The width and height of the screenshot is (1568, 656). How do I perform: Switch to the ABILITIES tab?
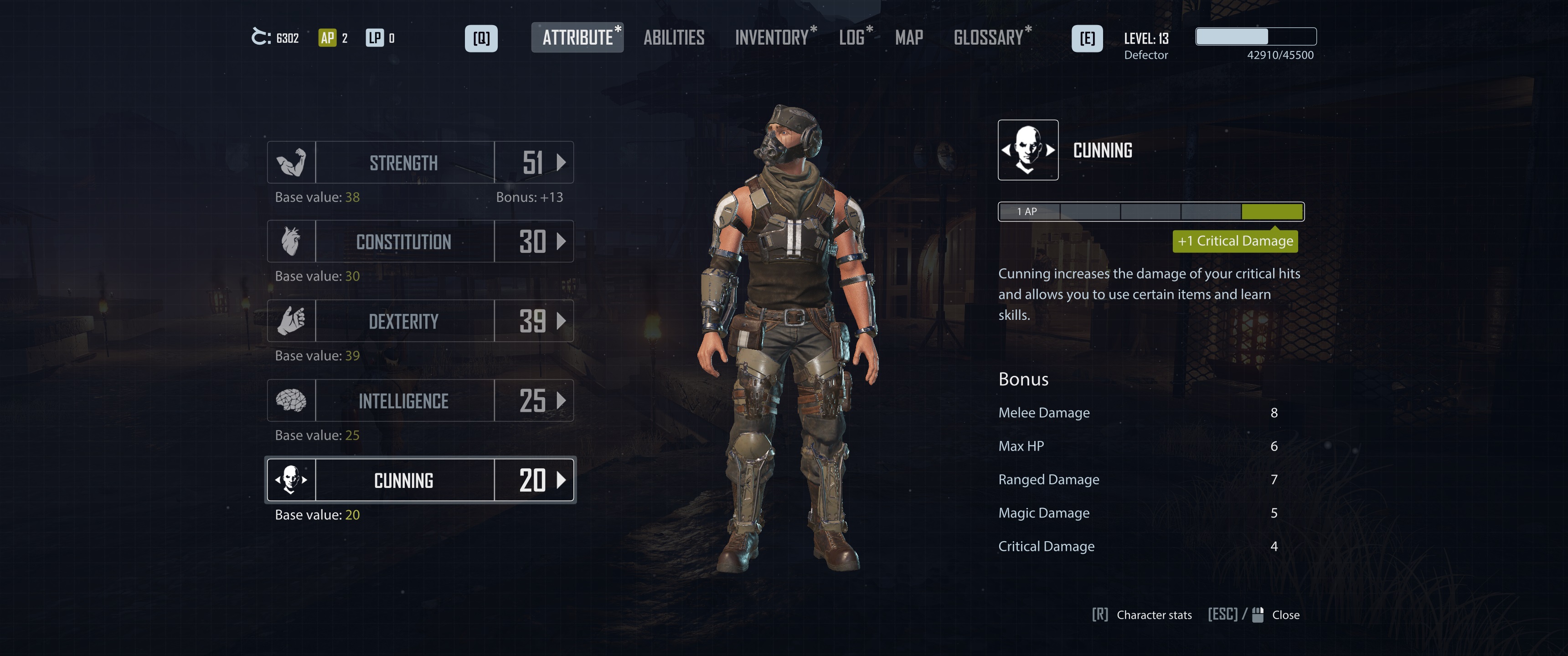(x=674, y=38)
